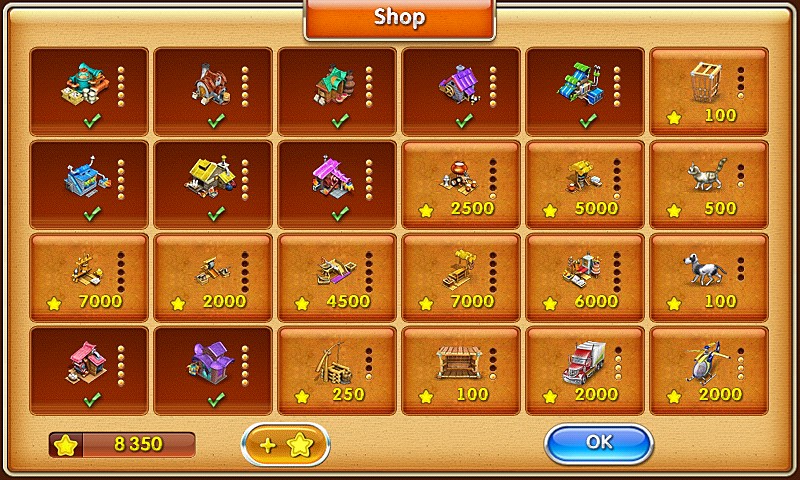
Task: Select the purchased pink-roof building with the red base
Action: 88,370
